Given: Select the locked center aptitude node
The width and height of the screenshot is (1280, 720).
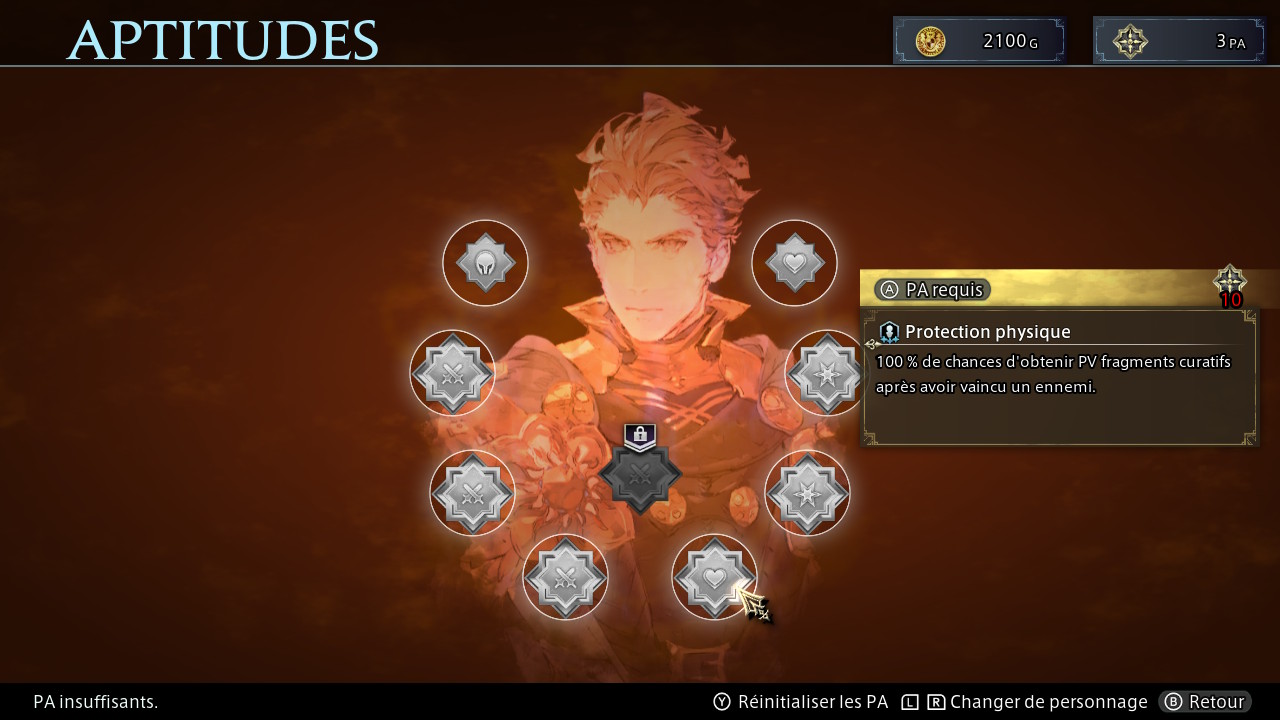Looking at the screenshot, I should click(x=640, y=473).
